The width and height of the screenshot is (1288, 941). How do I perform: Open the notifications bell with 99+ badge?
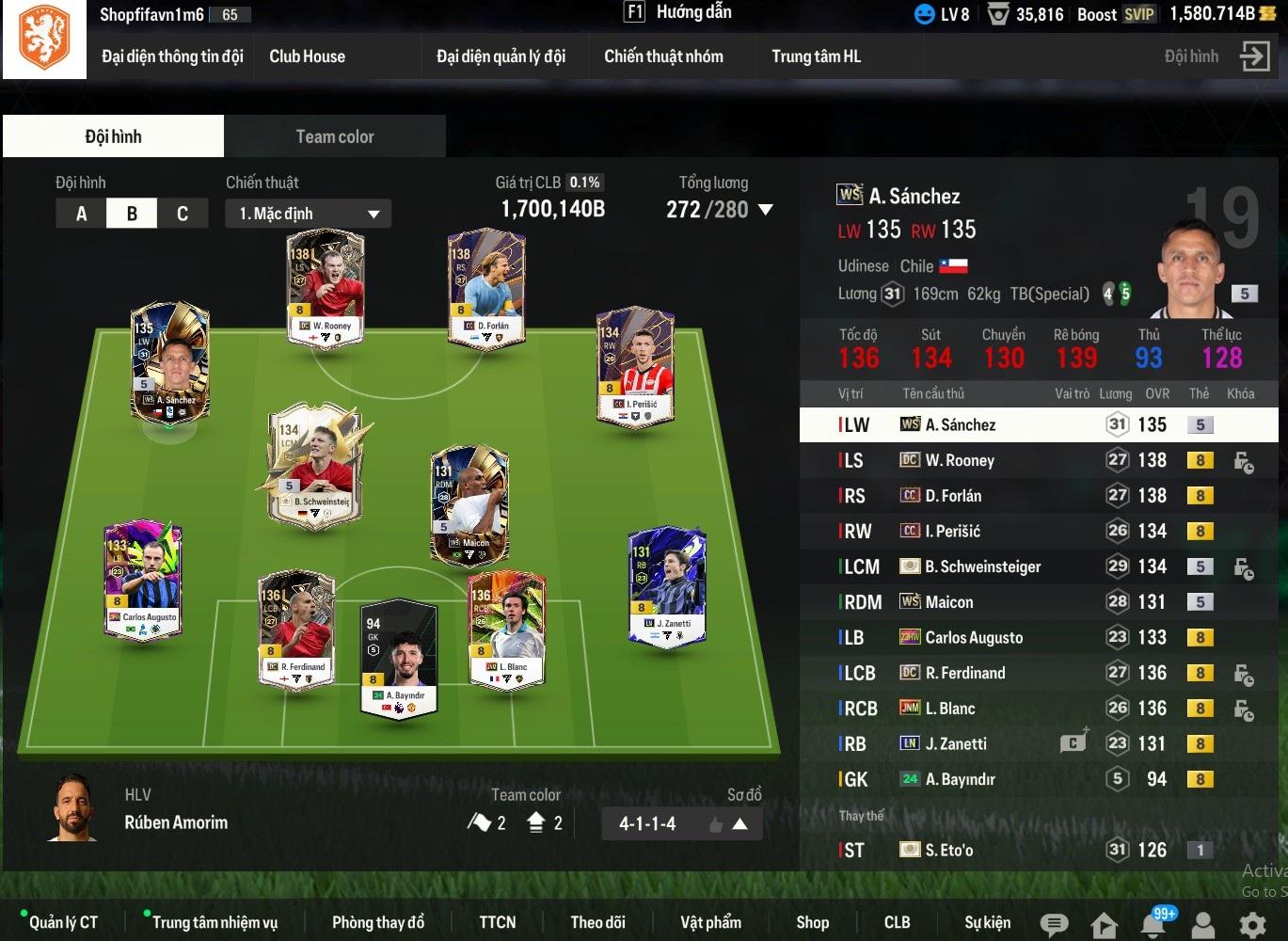1153,924
